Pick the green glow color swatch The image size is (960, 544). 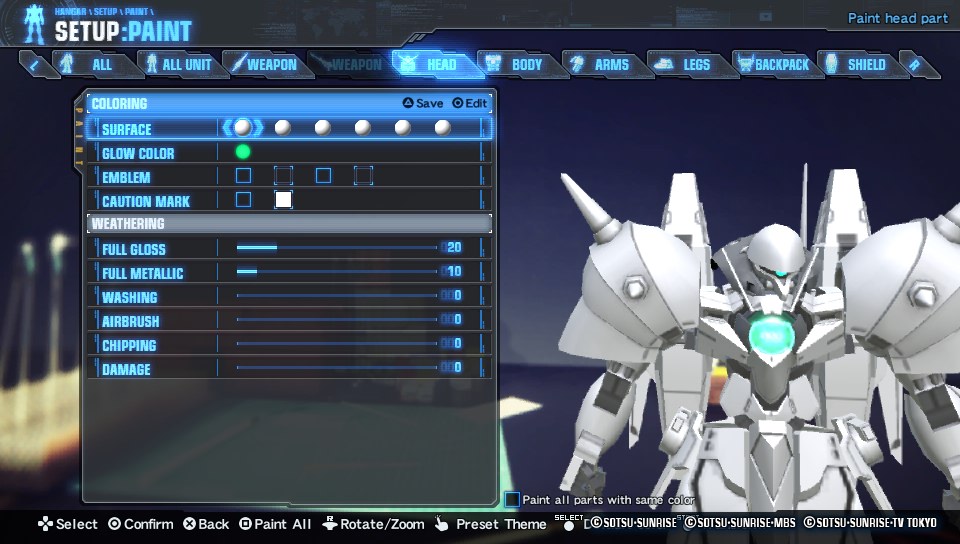click(x=243, y=152)
